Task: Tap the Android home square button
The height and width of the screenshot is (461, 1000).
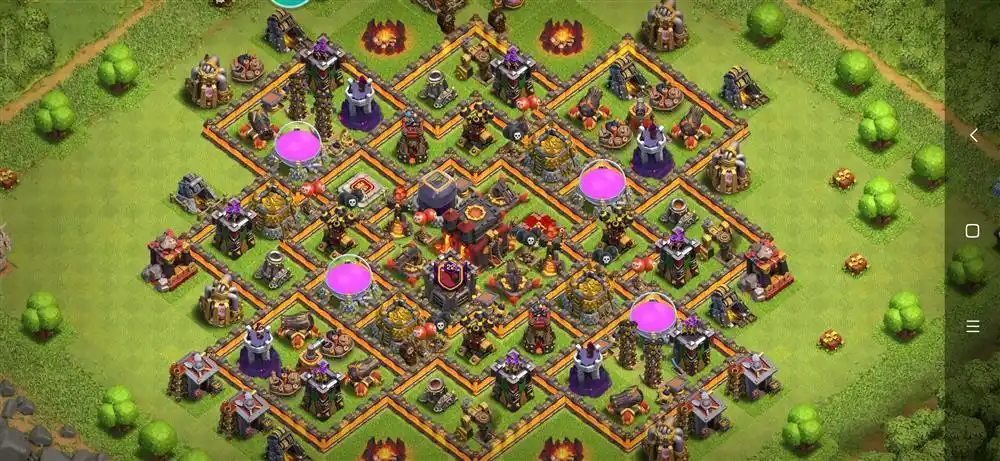Action: [972, 231]
